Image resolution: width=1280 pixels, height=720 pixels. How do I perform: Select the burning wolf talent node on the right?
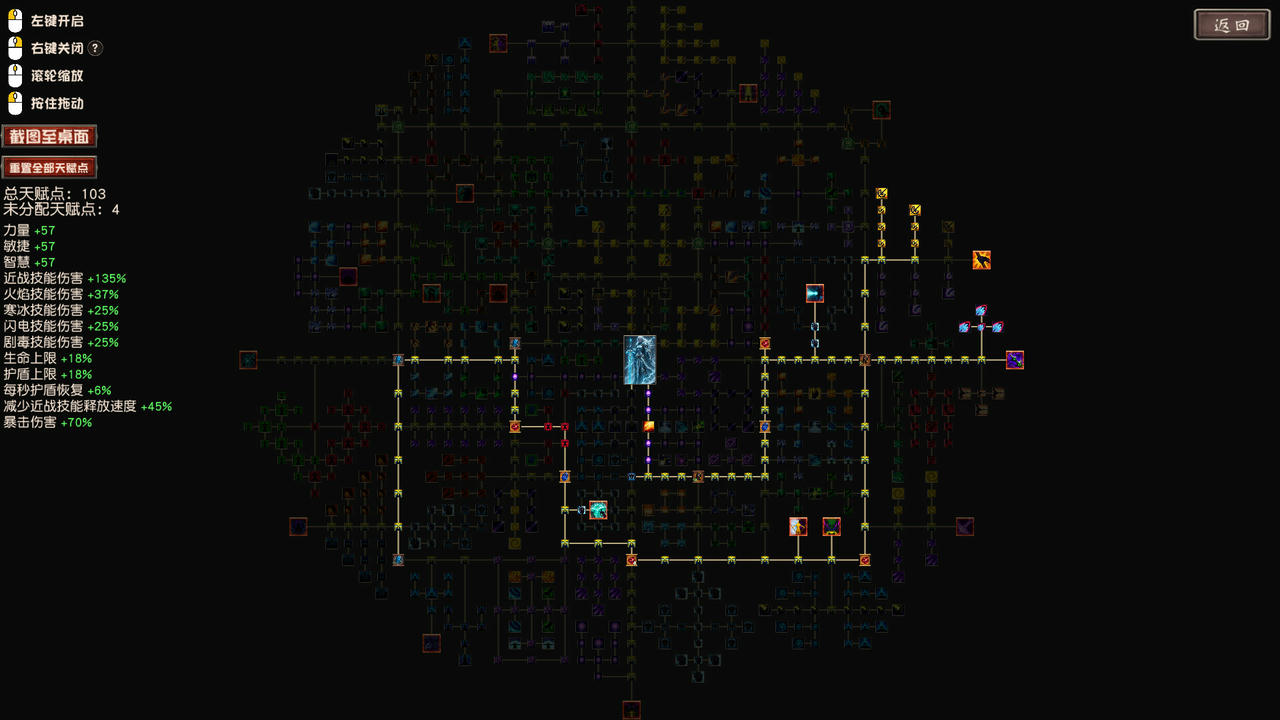click(x=980, y=262)
